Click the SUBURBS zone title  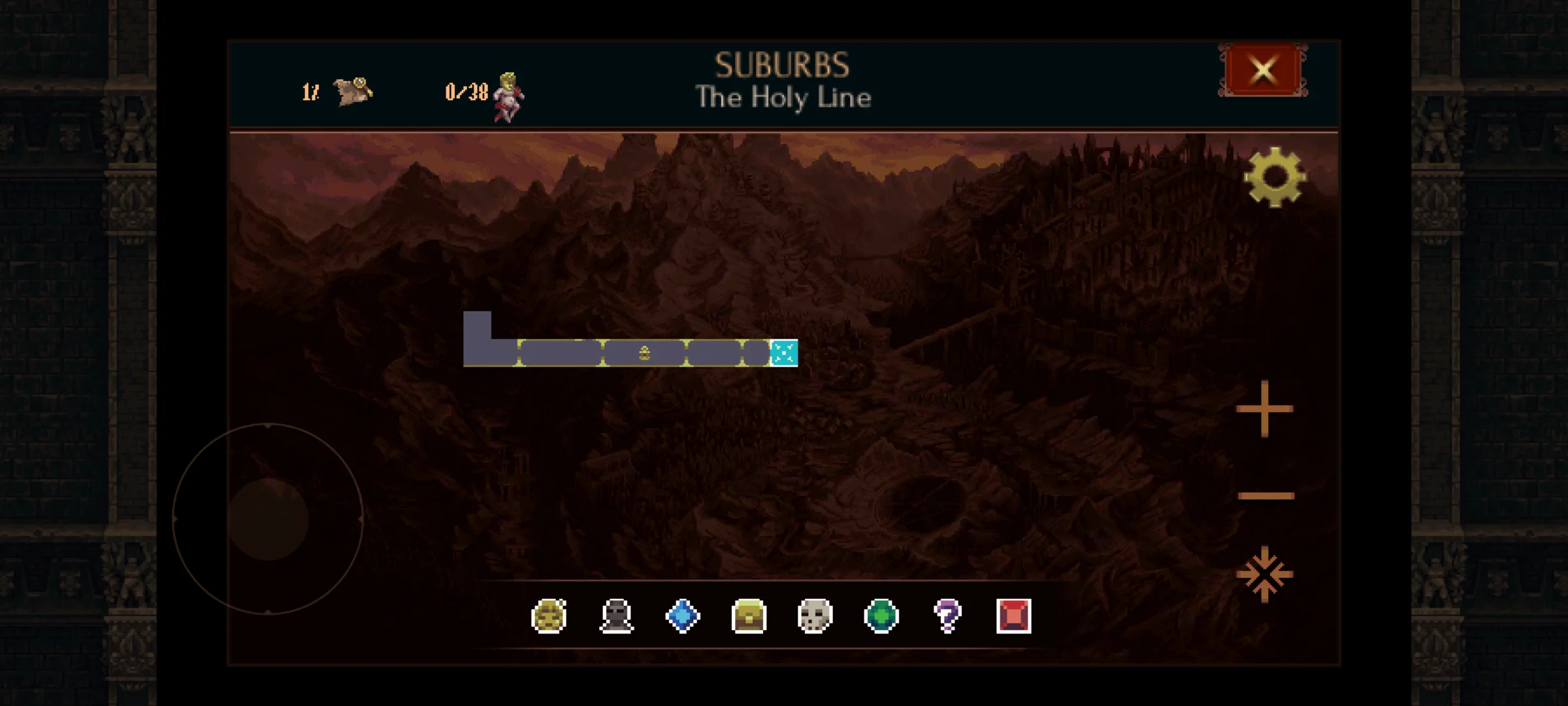783,64
